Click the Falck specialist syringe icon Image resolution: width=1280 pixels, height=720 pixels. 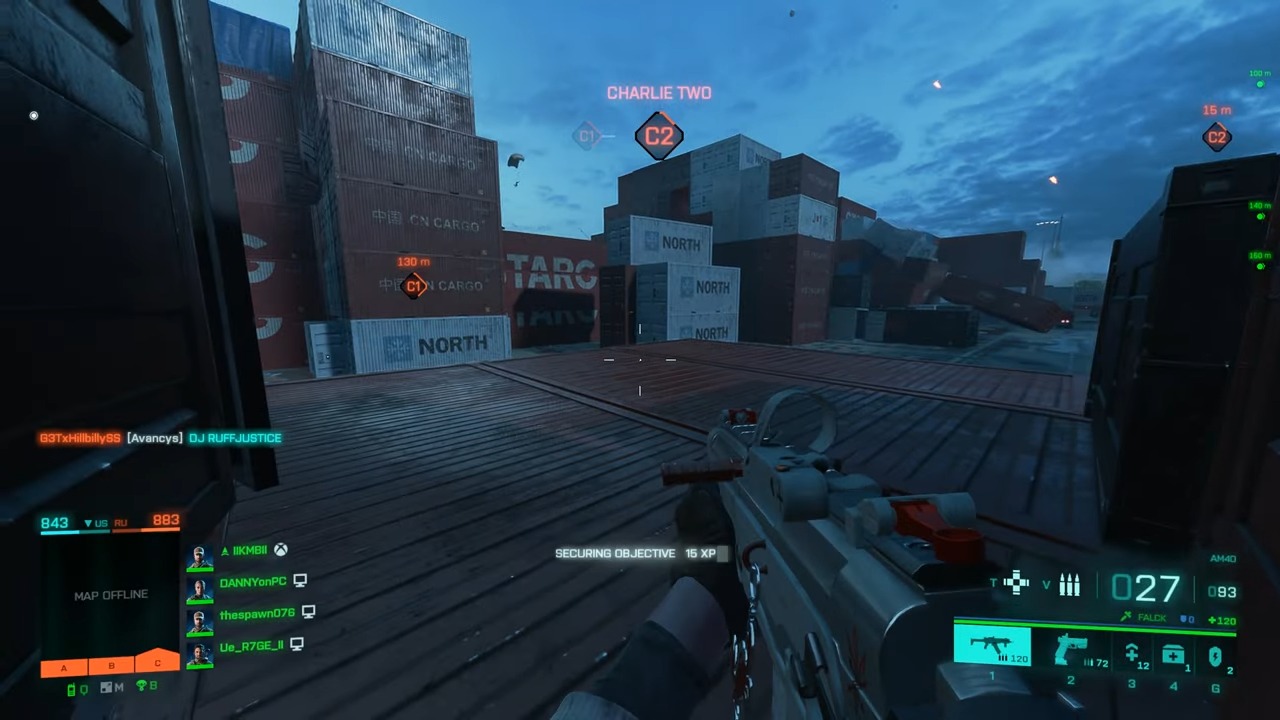(1127, 617)
